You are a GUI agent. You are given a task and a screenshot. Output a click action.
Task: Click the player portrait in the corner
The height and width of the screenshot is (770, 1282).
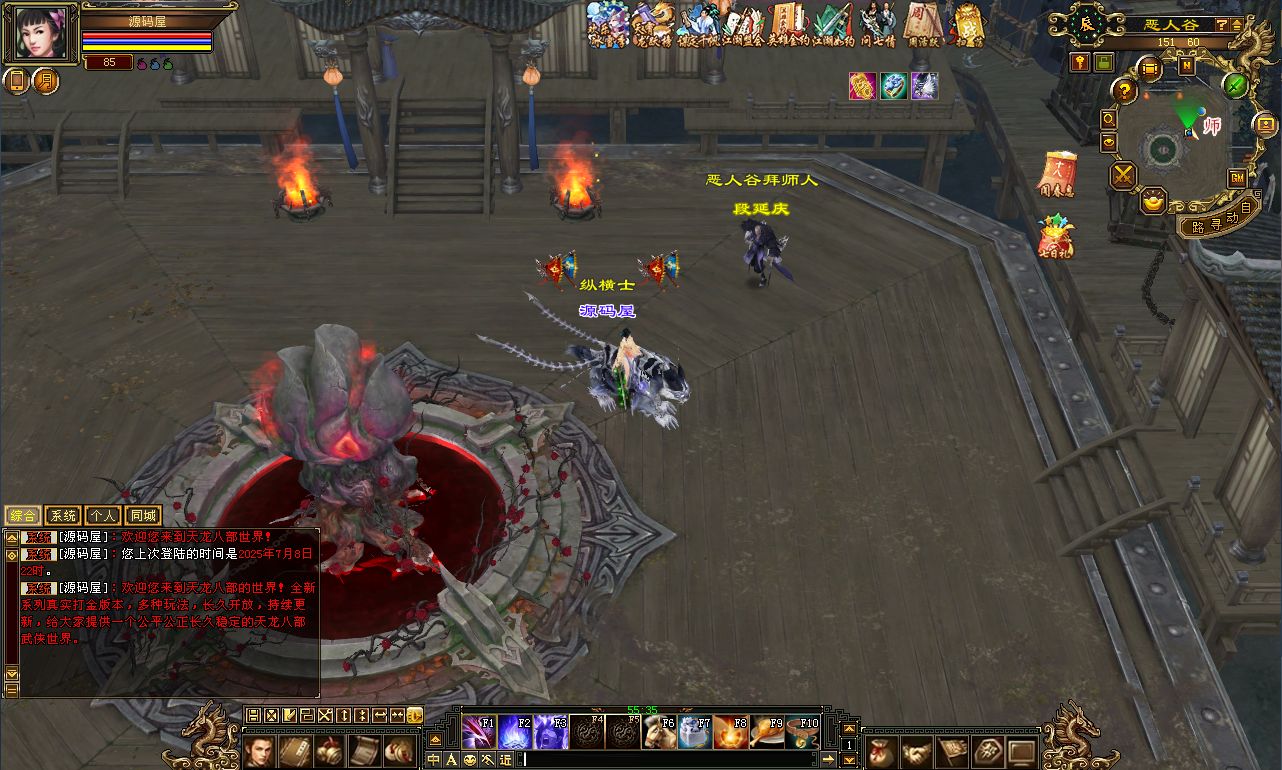pos(41,33)
